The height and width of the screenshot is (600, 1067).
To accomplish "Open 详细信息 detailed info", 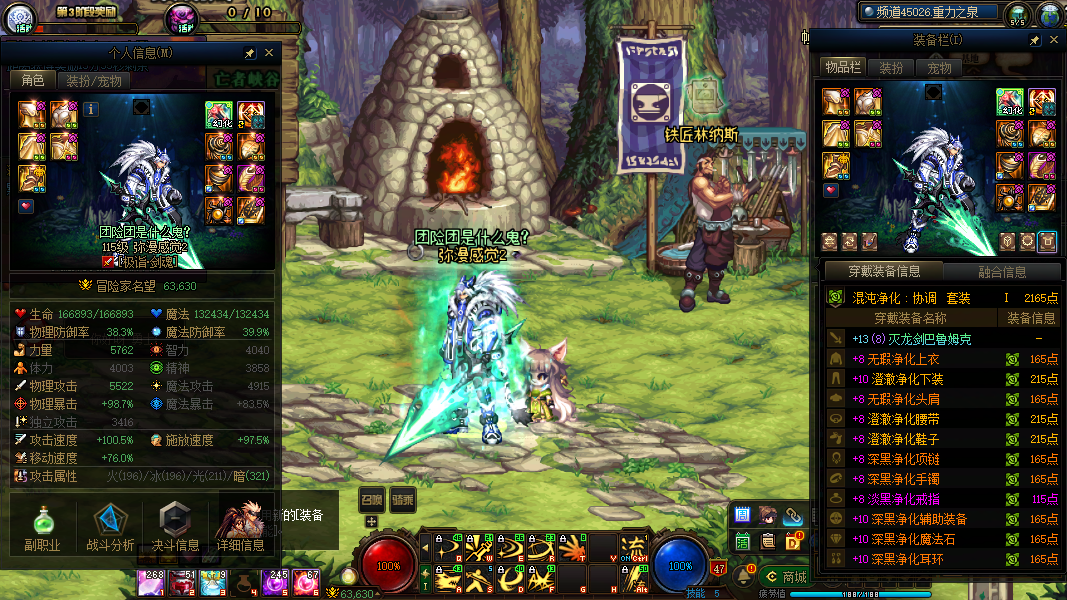I will [240, 527].
